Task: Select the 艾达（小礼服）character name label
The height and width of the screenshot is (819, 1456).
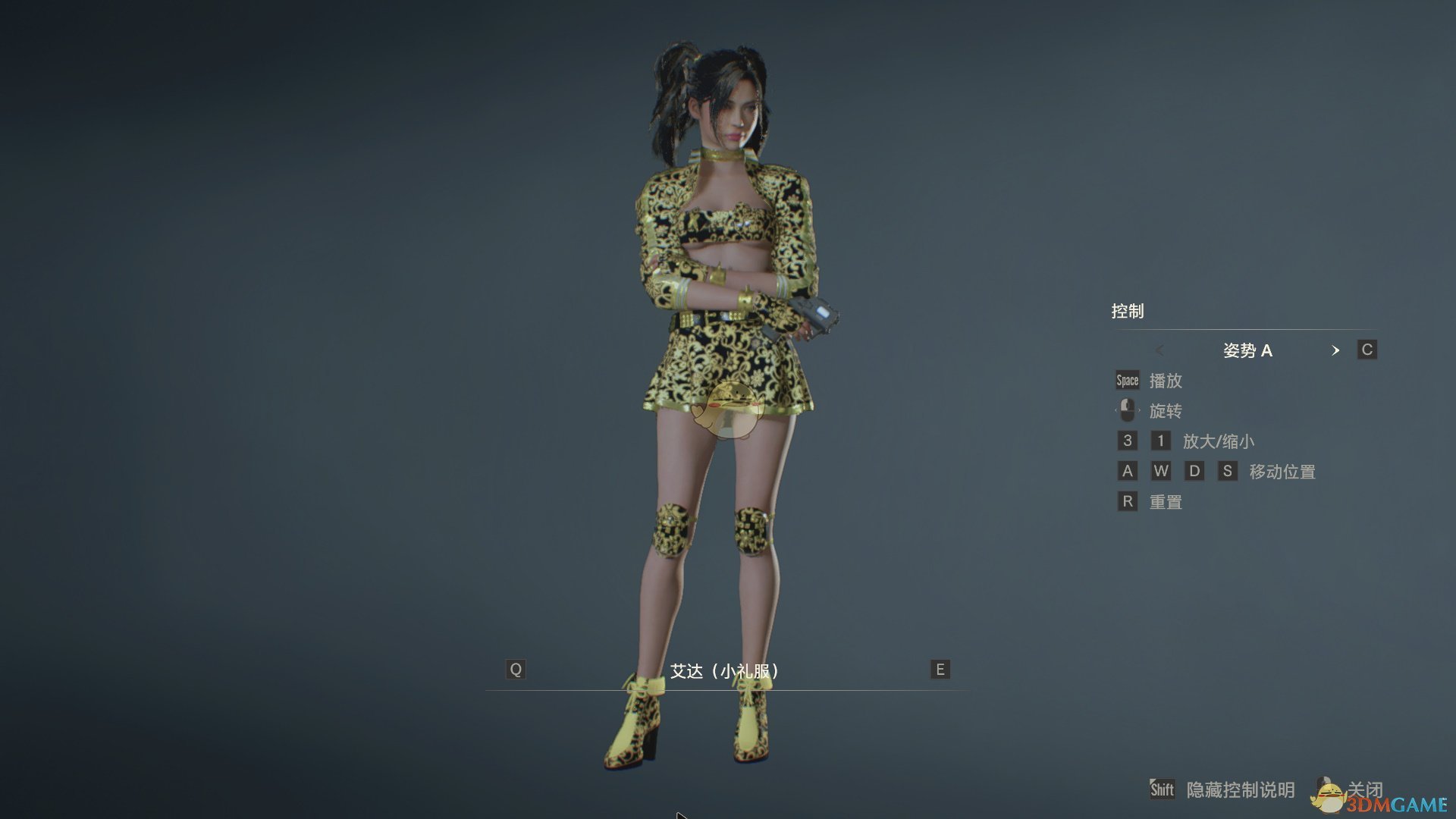Action: click(x=724, y=671)
